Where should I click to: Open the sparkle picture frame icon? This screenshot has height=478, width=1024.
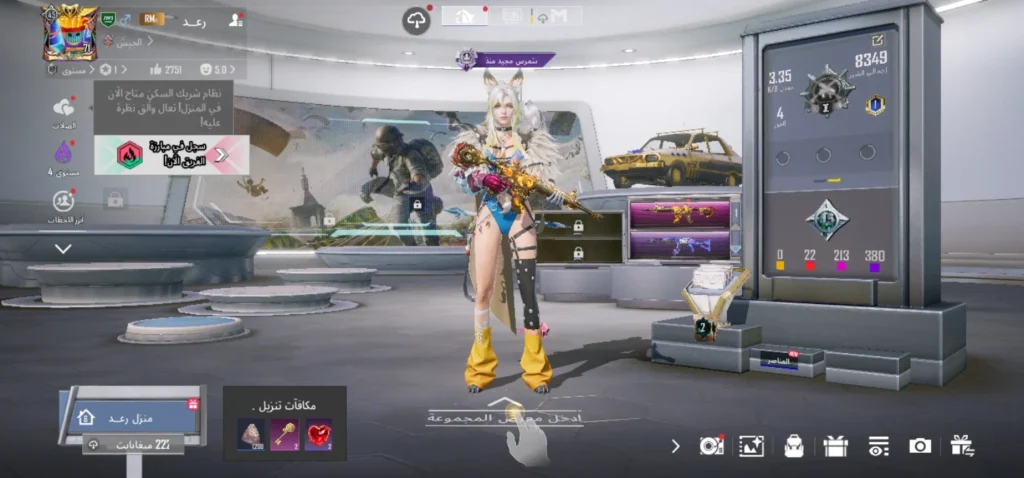[x=751, y=446]
